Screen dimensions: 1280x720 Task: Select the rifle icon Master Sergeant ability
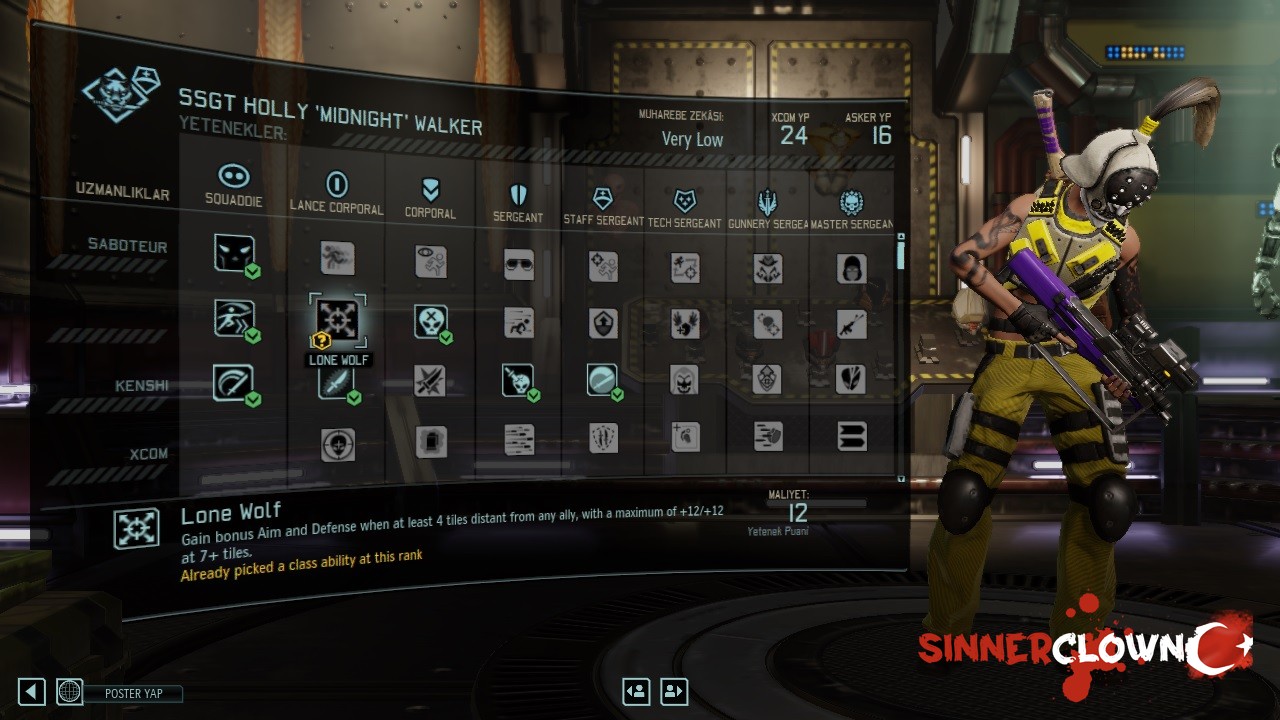[x=851, y=323]
